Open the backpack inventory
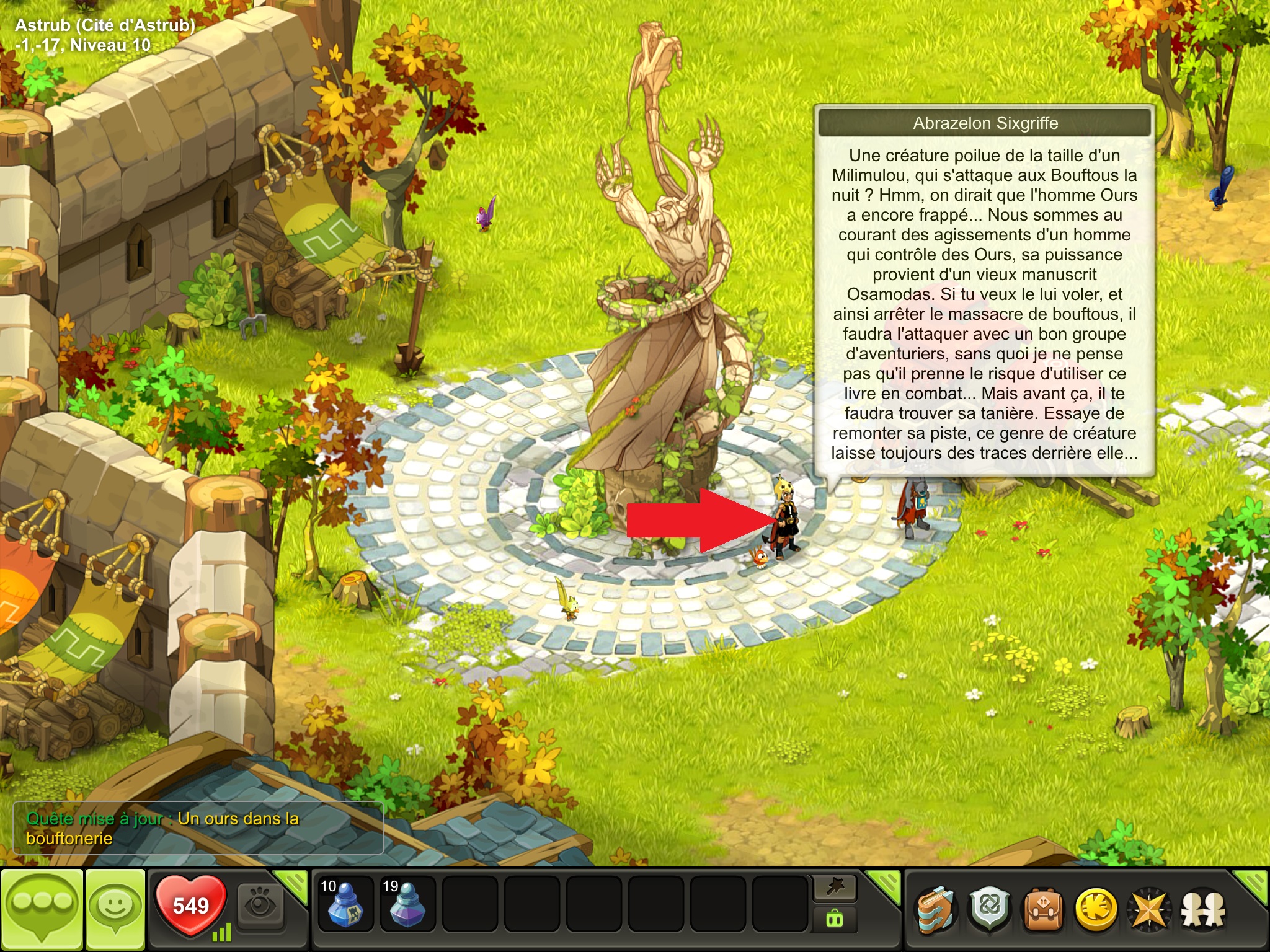1270x952 pixels. click(x=1043, y=910)
